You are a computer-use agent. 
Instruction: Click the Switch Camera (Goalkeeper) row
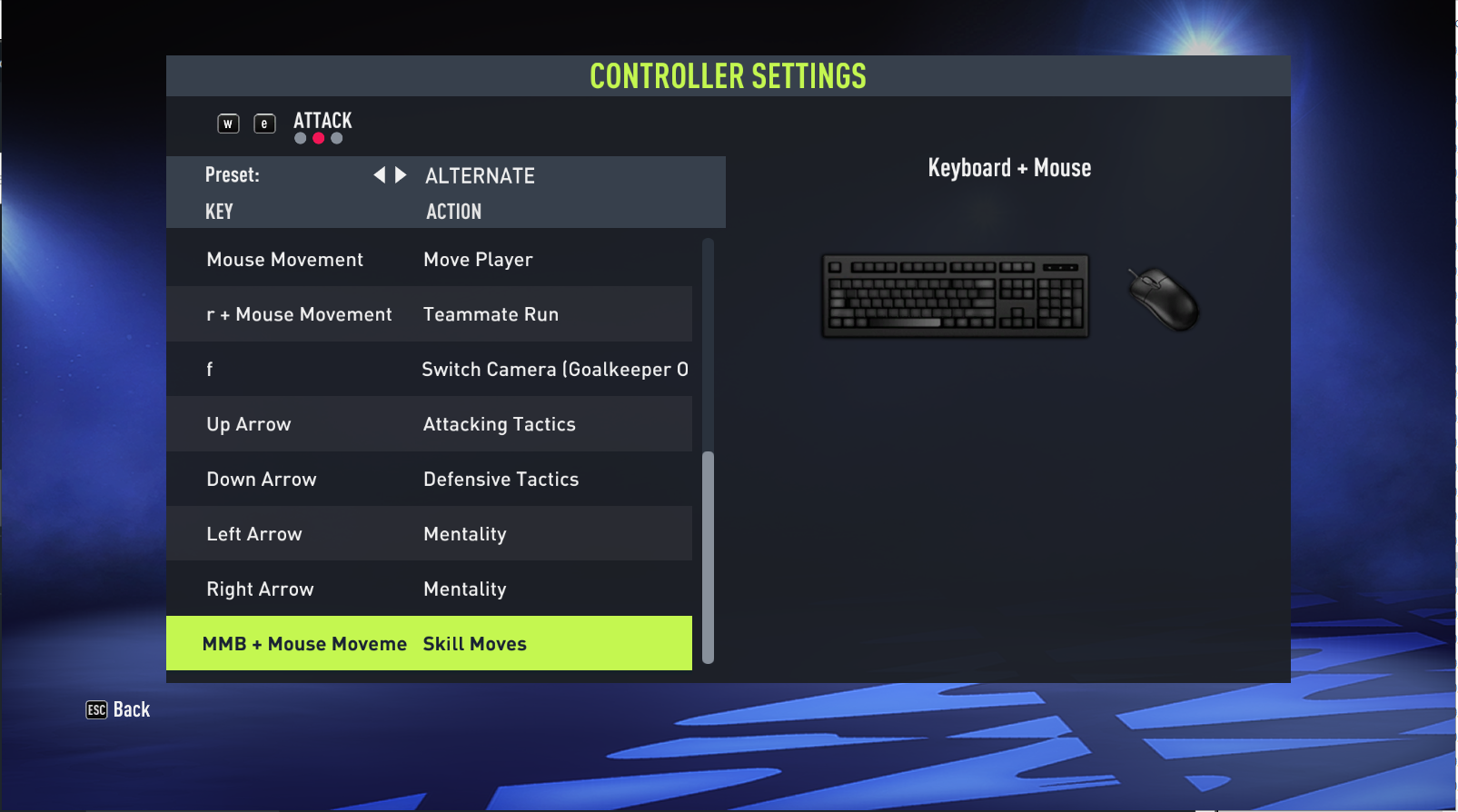click(429, 369)
